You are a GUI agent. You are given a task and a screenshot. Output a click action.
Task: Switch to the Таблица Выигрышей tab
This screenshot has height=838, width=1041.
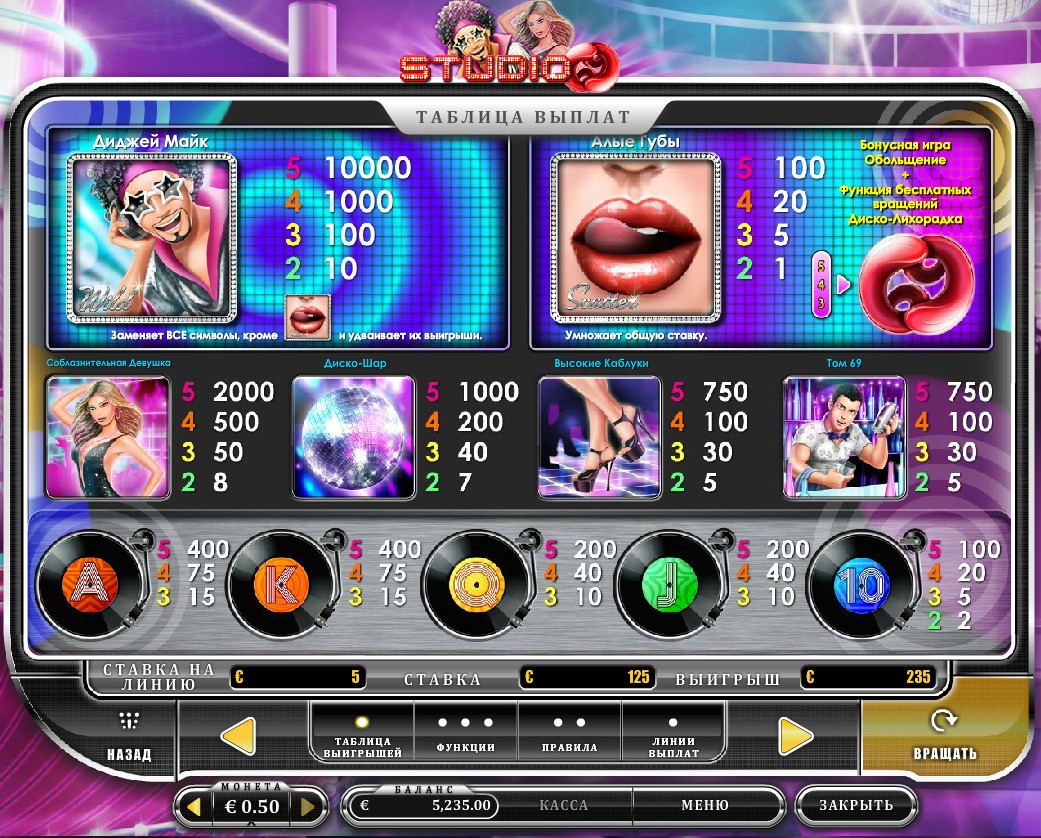point(362,736)
